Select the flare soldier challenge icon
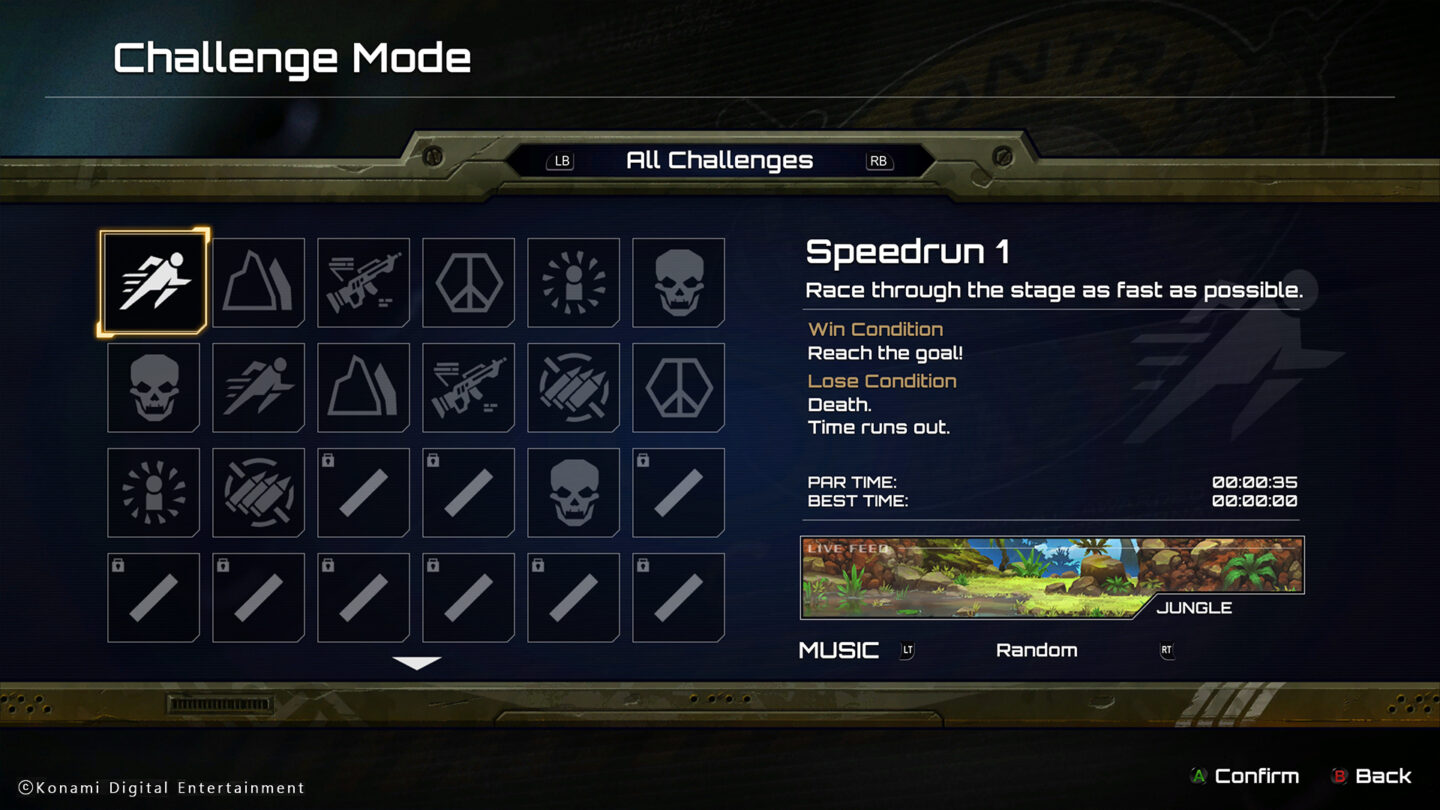 573,283
